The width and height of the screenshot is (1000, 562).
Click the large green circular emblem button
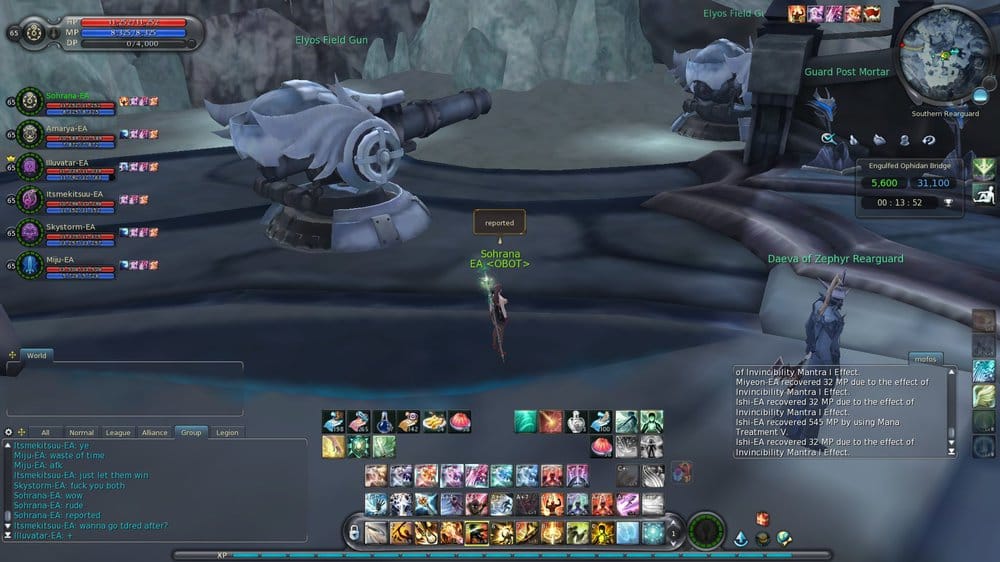pos(708,531)
